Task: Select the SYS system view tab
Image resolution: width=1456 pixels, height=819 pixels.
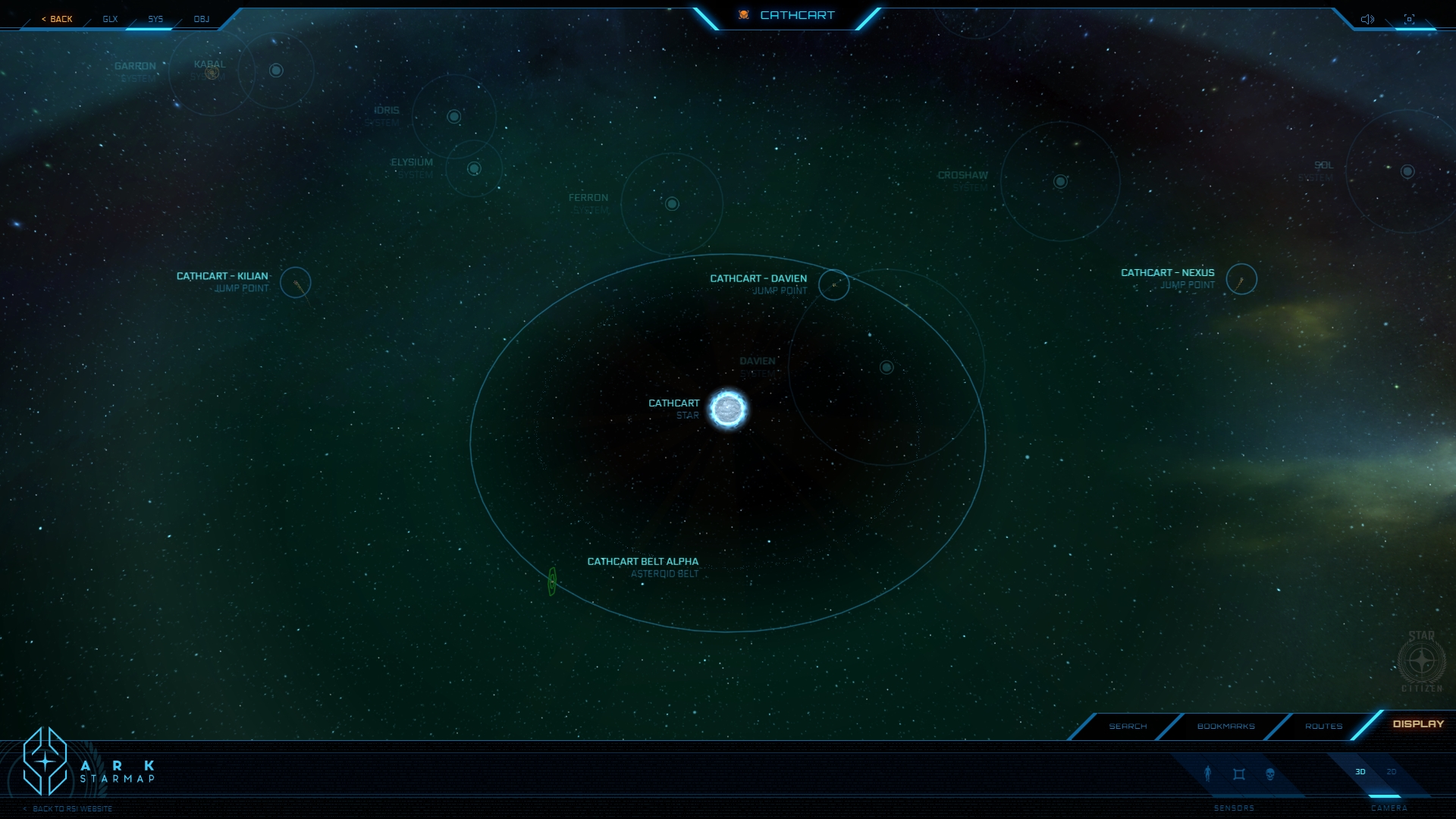Action: (155, 19)
